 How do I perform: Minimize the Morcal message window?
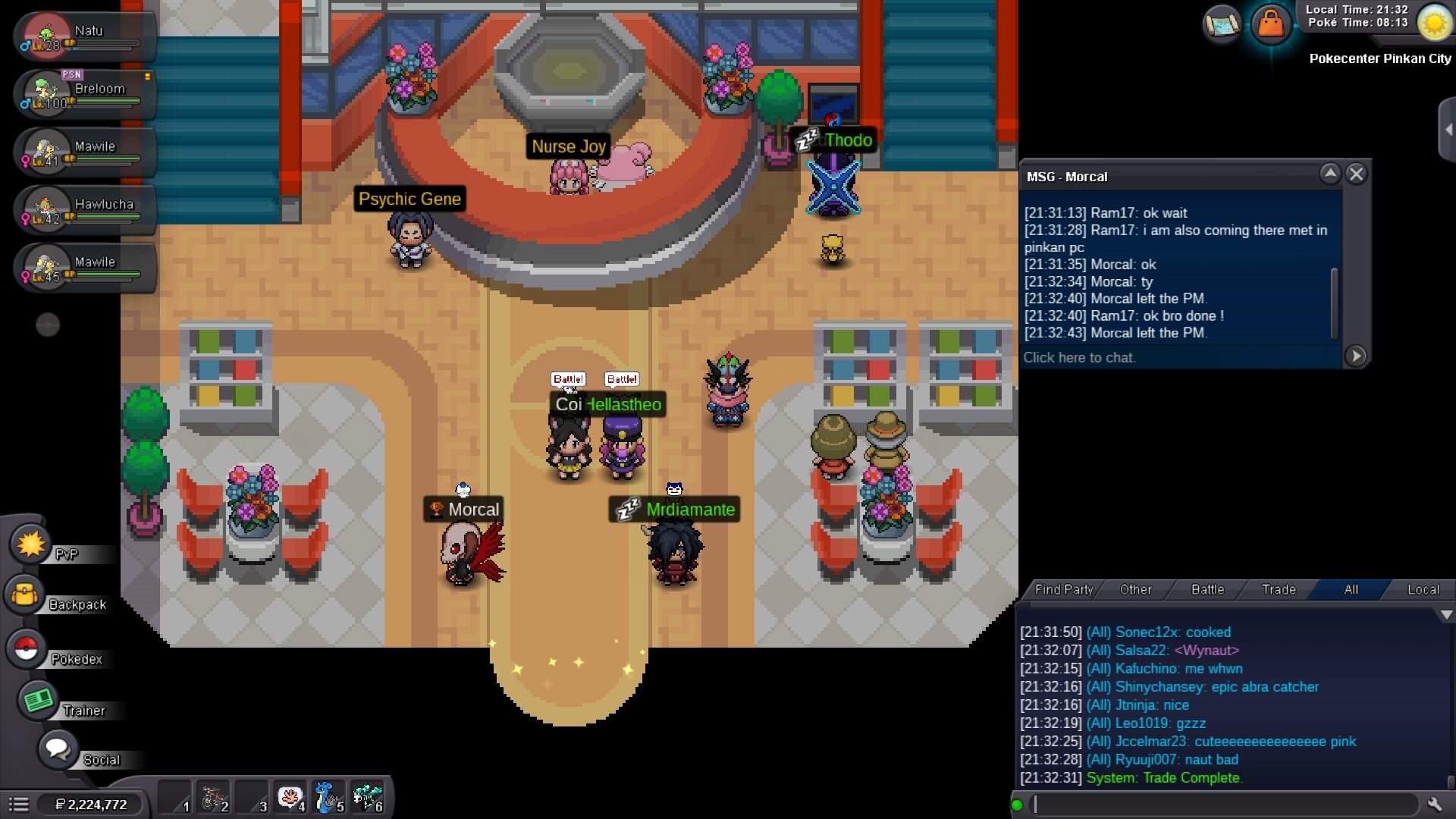point(1330,174)
